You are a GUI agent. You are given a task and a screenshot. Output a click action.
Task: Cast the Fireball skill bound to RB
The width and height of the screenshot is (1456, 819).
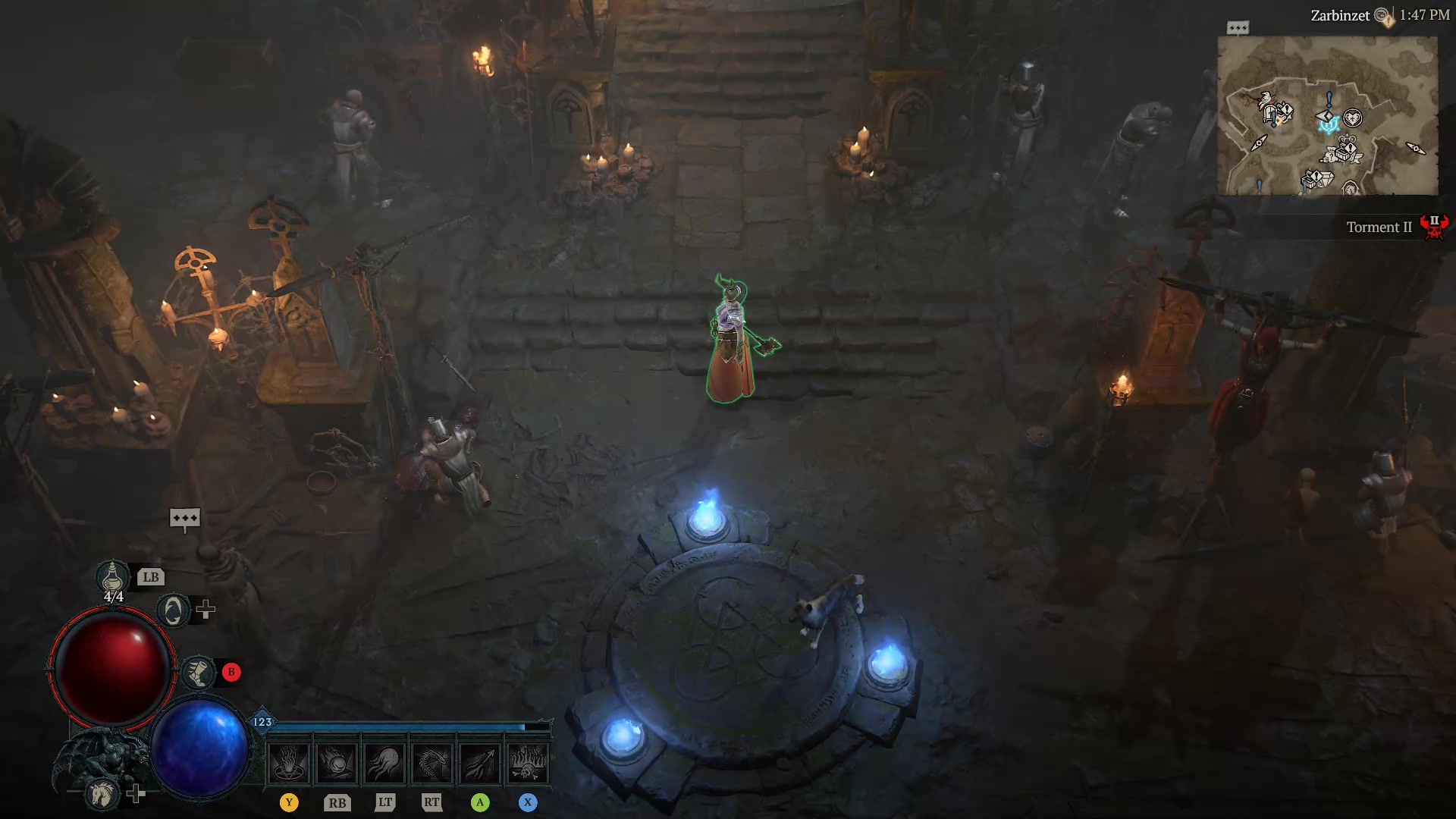tap(337, 762)
